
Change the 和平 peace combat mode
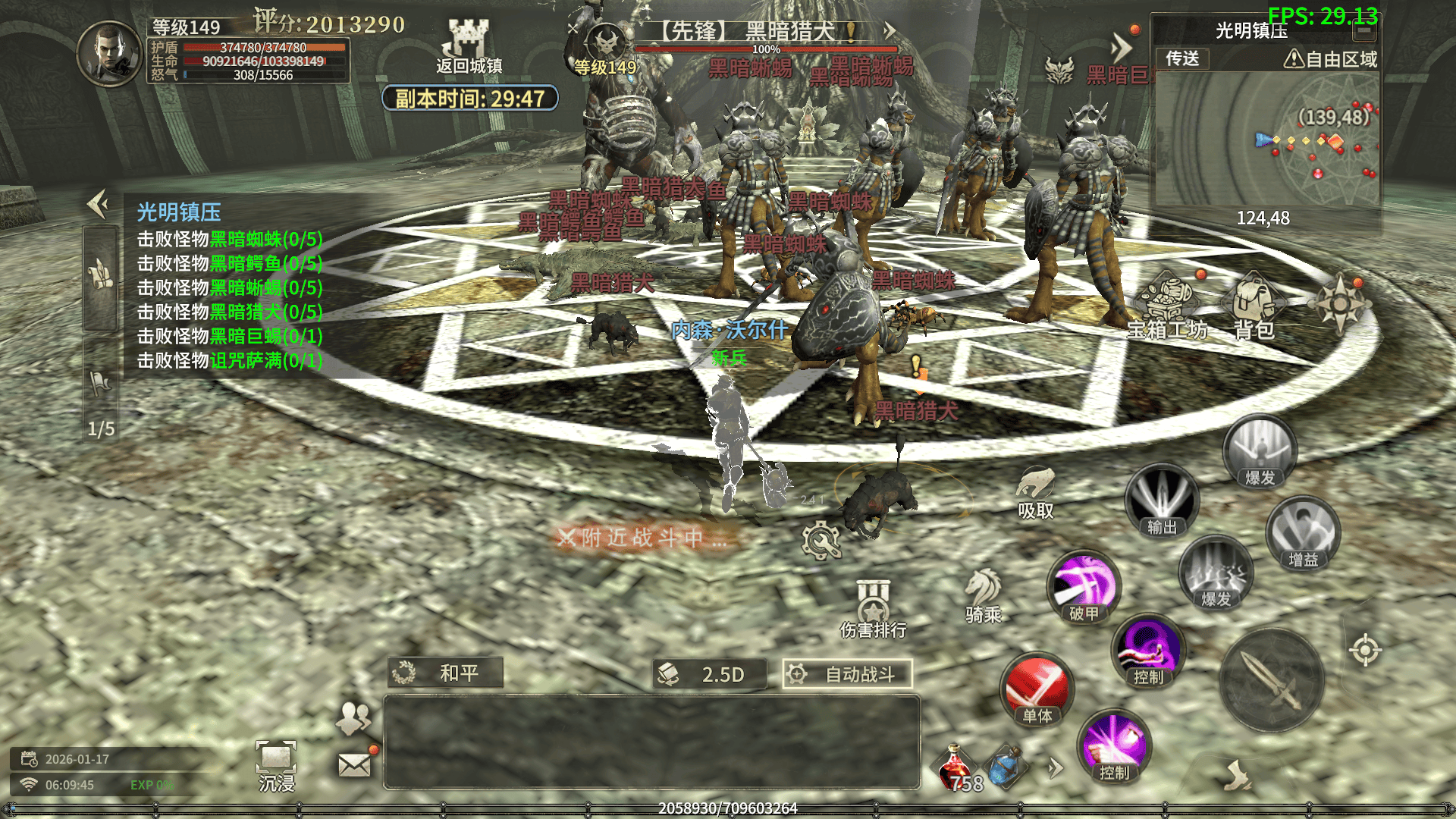tap(446, 673)
